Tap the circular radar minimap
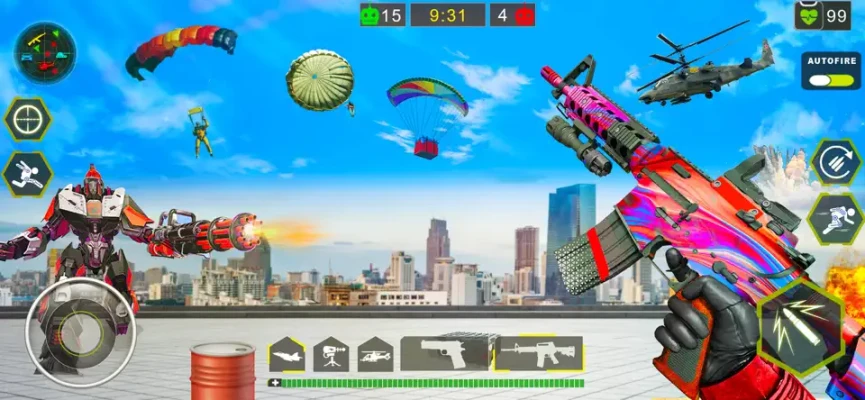Screen dimensions: 865x400 [45, 51]
